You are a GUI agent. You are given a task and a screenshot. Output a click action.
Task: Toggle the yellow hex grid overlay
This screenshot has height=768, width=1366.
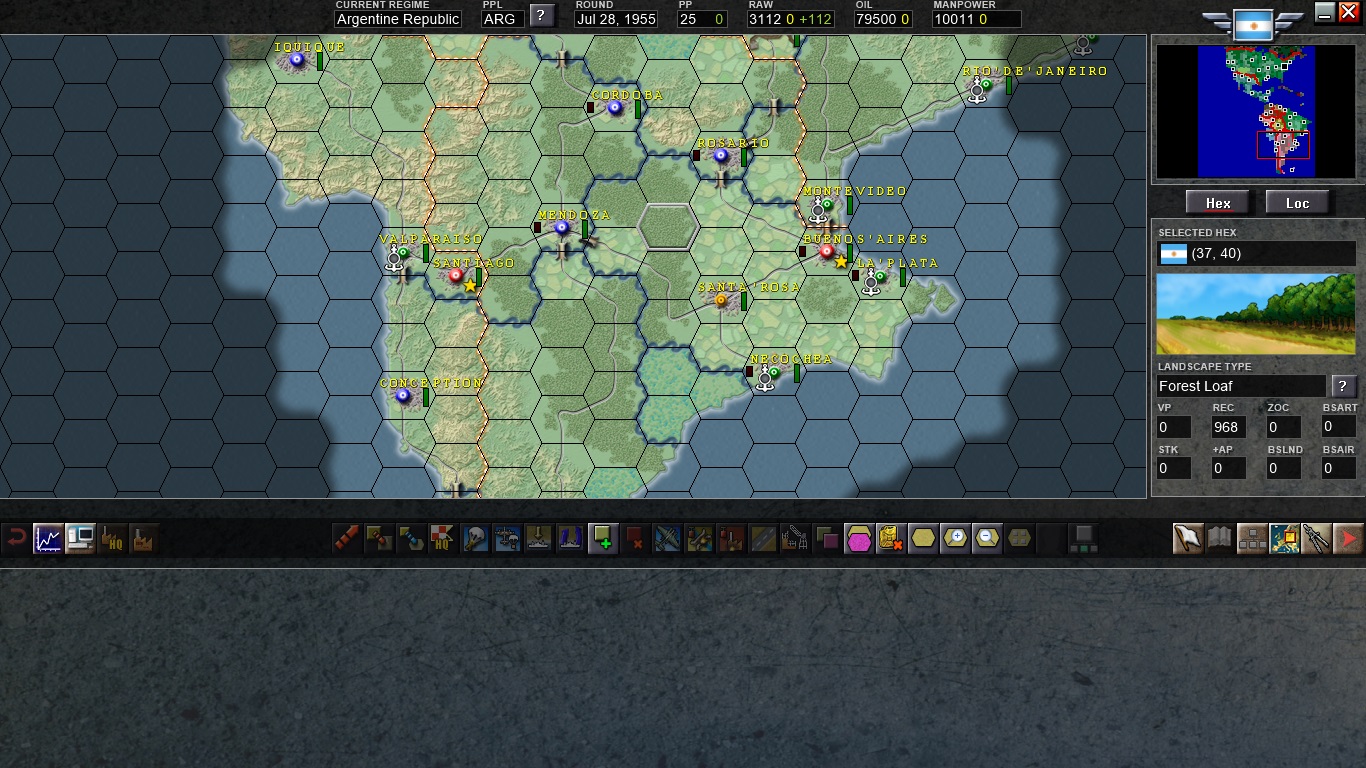[922, 537]
